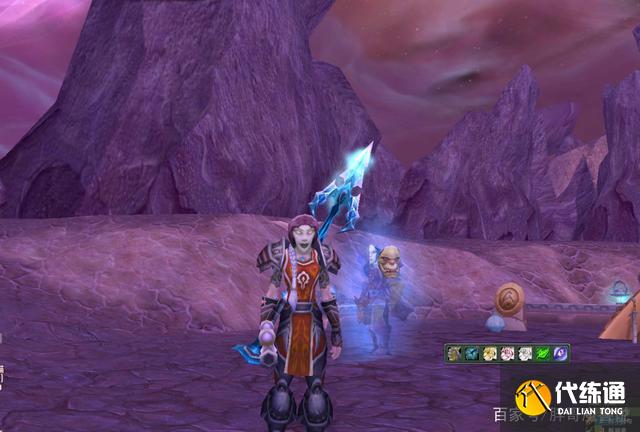Choose the golden yellow flower icon

(x=490, y=353)
